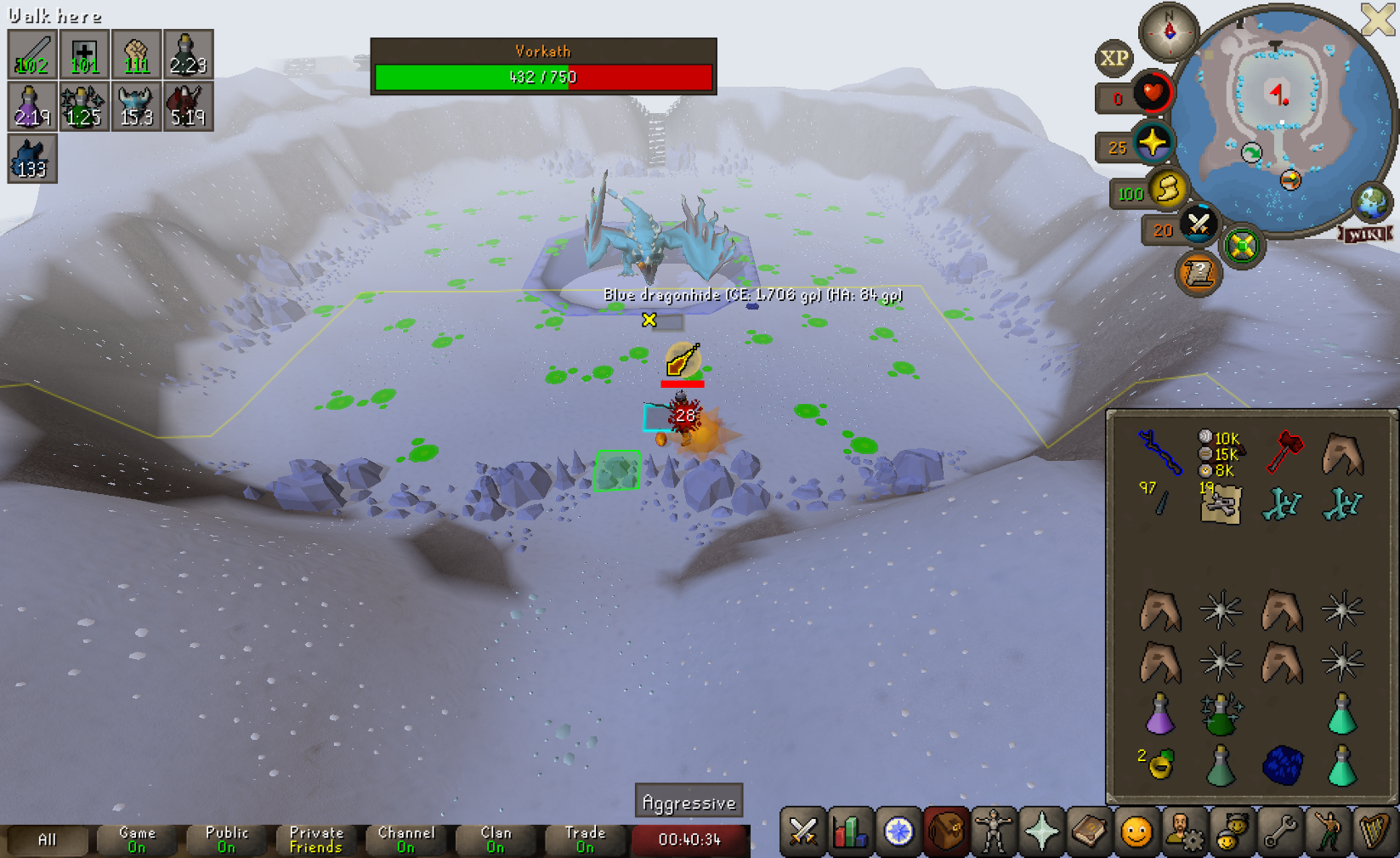Select the red dragon warhammer
Viewport: 1400px width, 858px height.
coord(1284,452)
